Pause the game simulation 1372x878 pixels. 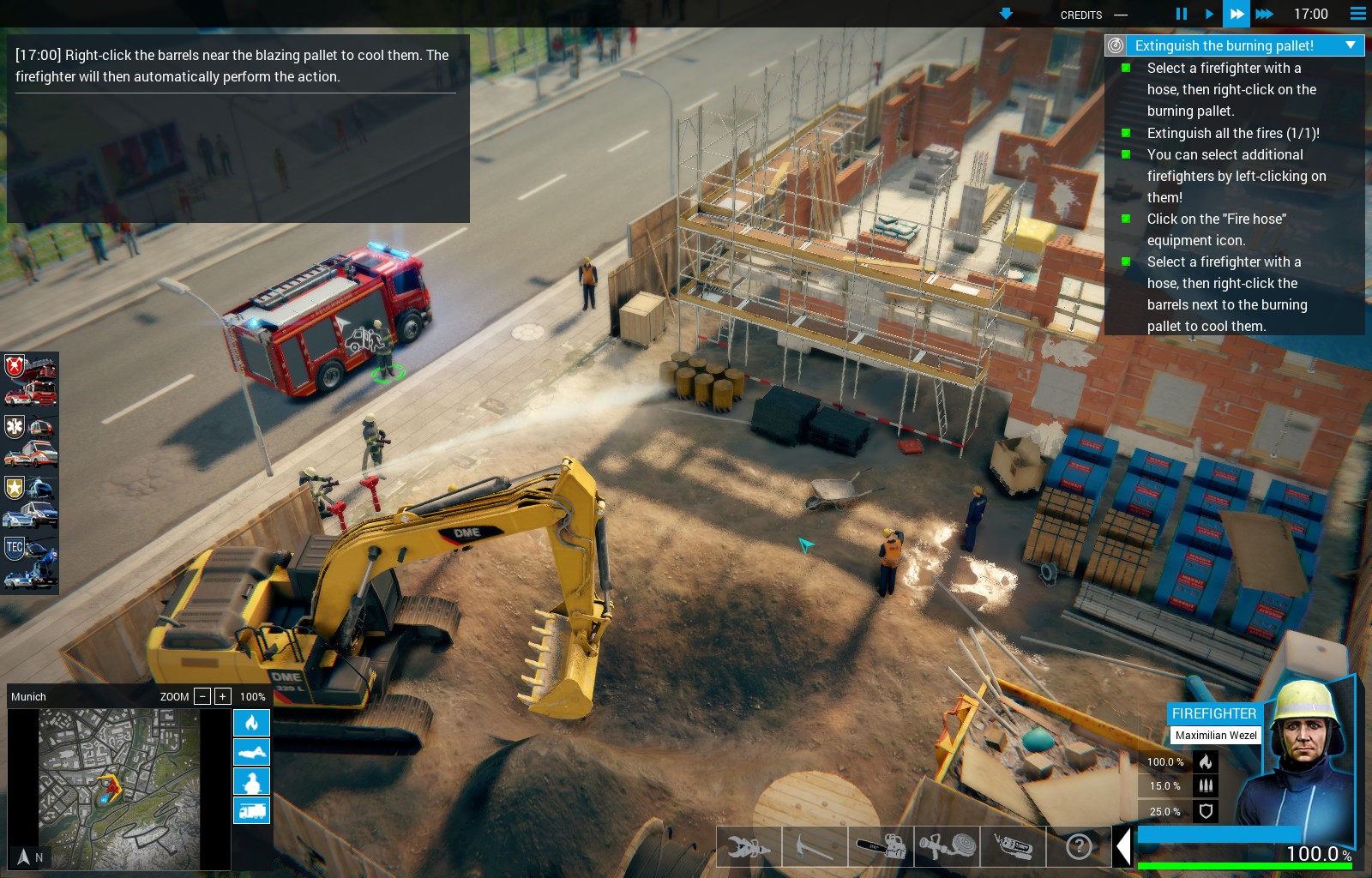(1181, 14)
